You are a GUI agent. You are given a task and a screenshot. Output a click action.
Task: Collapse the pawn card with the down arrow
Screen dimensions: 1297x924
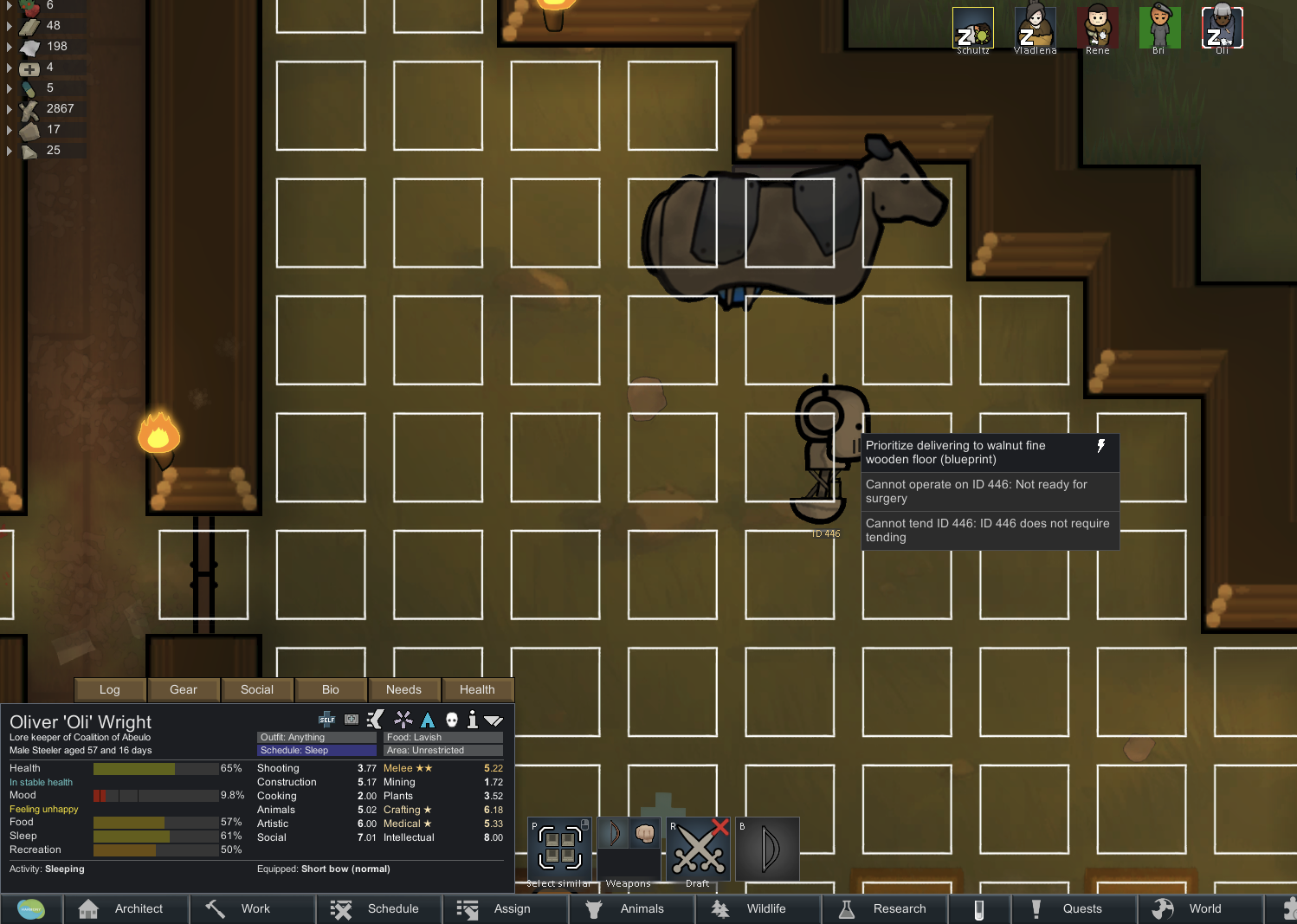pos(494,720)
